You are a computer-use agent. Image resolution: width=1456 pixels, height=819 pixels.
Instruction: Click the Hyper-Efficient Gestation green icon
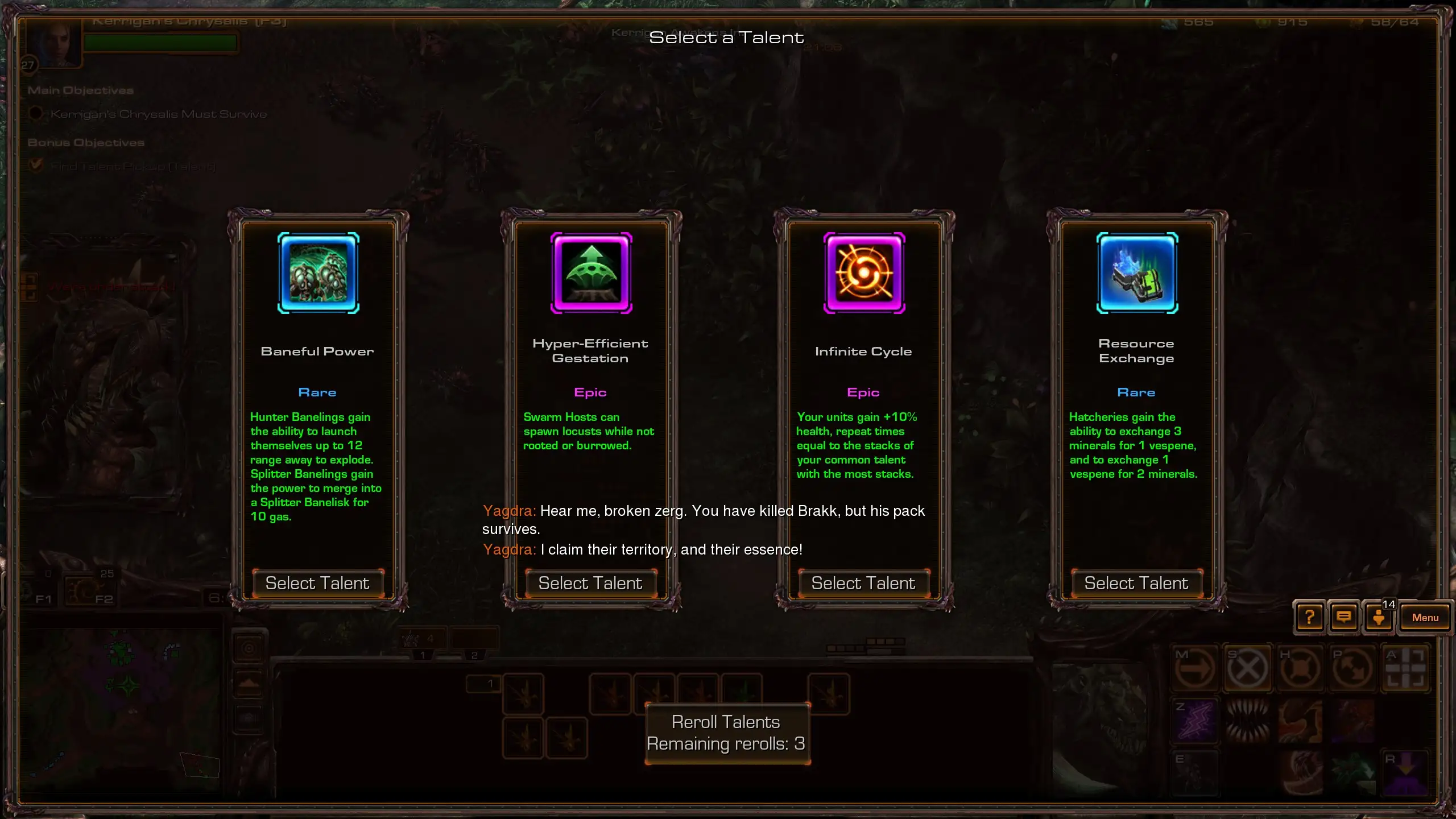point(591,273)
